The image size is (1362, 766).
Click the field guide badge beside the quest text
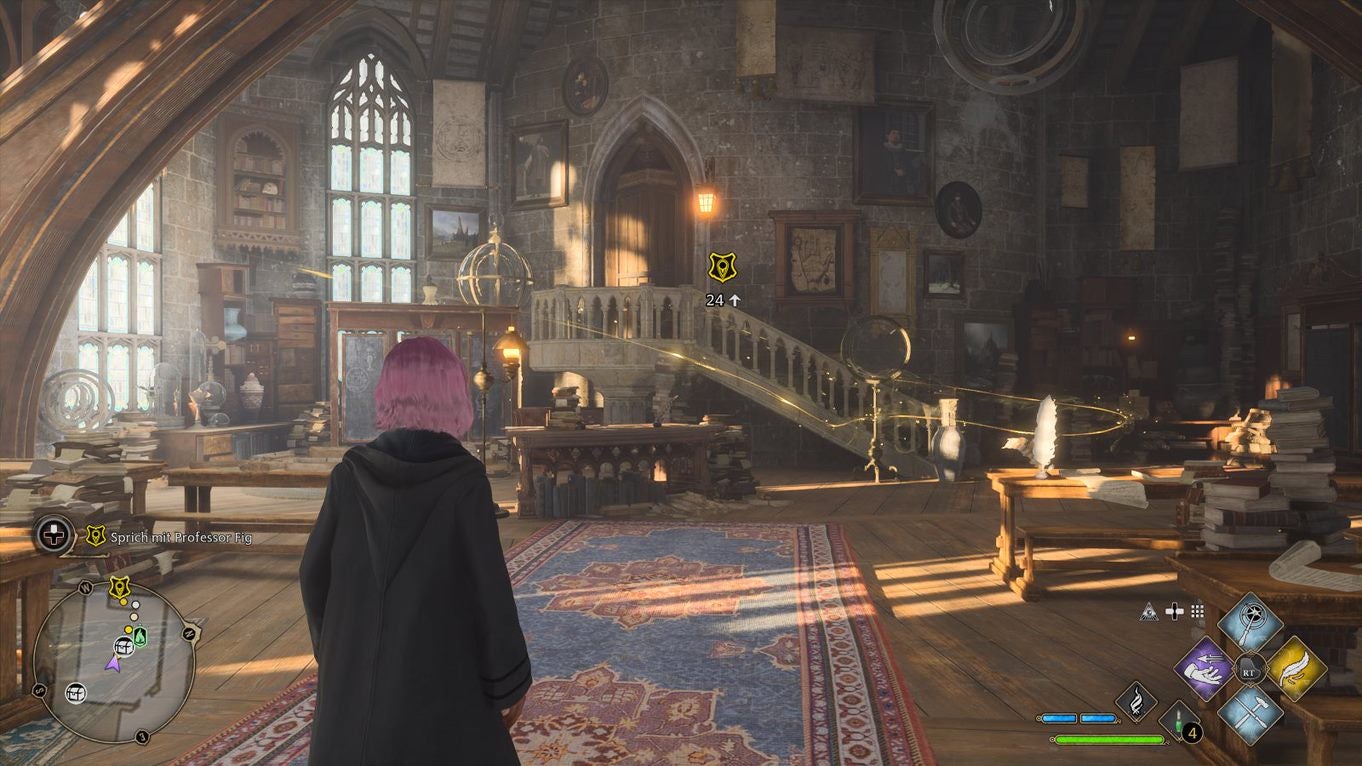pyautogui.click(x=95, y=534)
